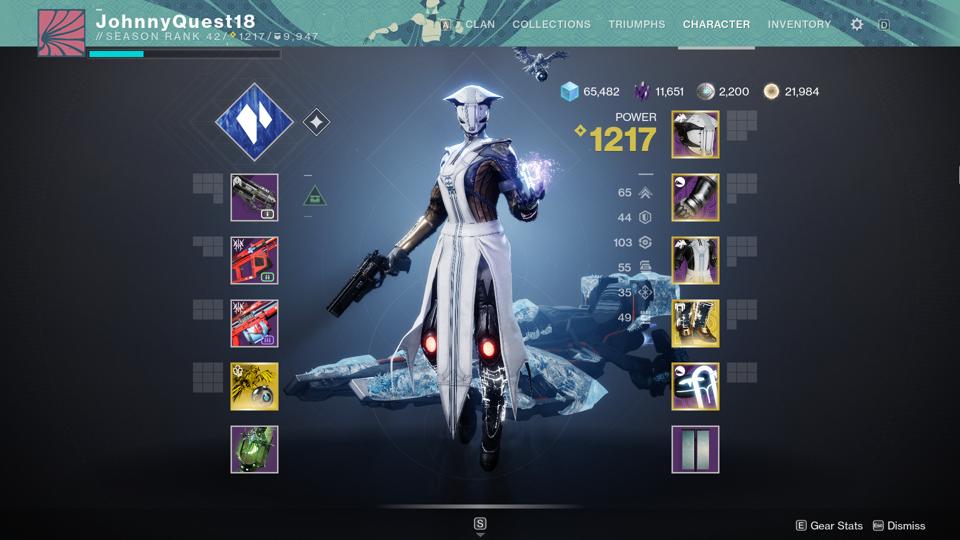Select the Character tab
Viewport: 960px width, 540px height.
click(x=716, y=24)
